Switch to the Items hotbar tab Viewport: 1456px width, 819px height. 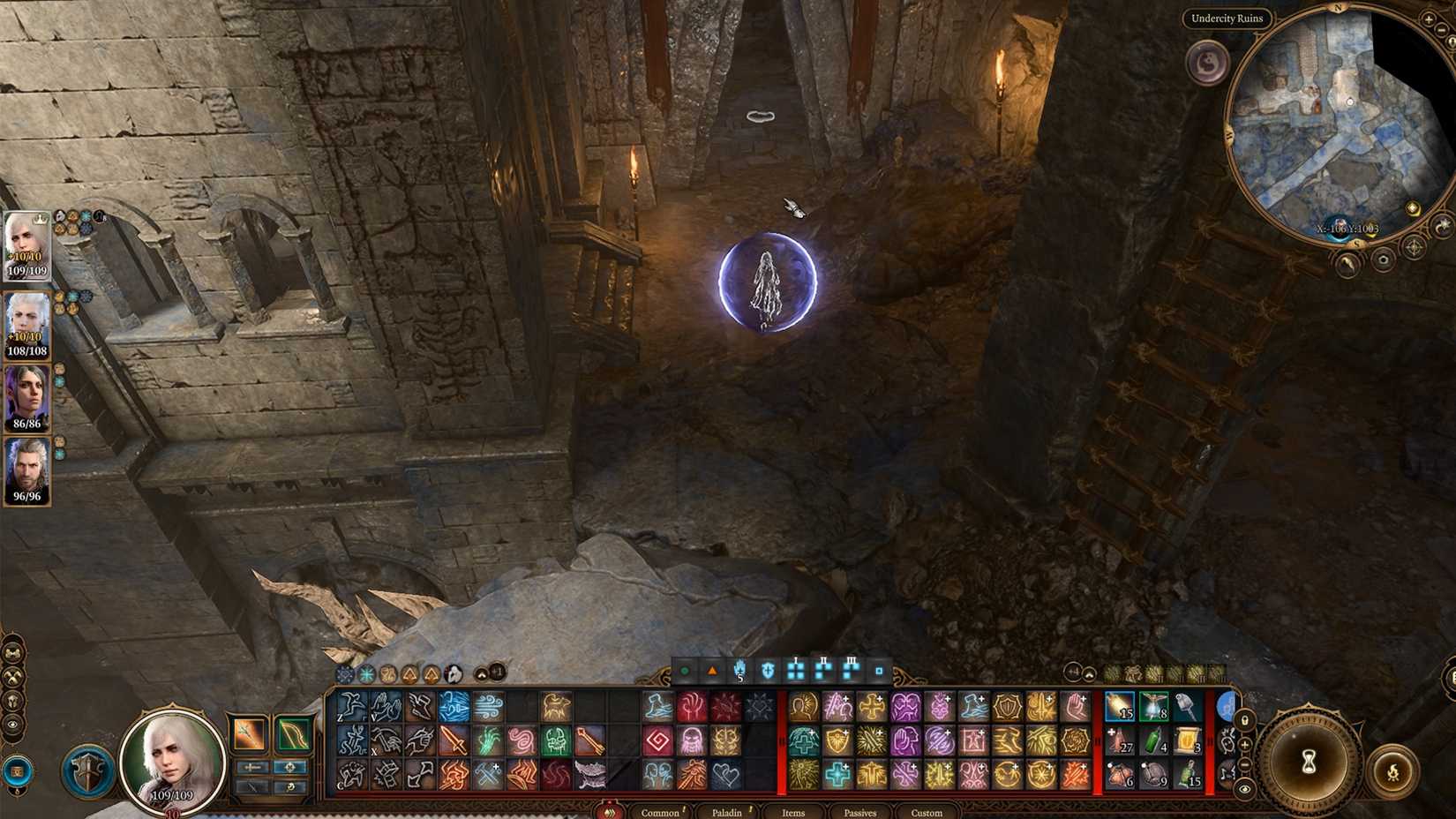pos(792,814)
